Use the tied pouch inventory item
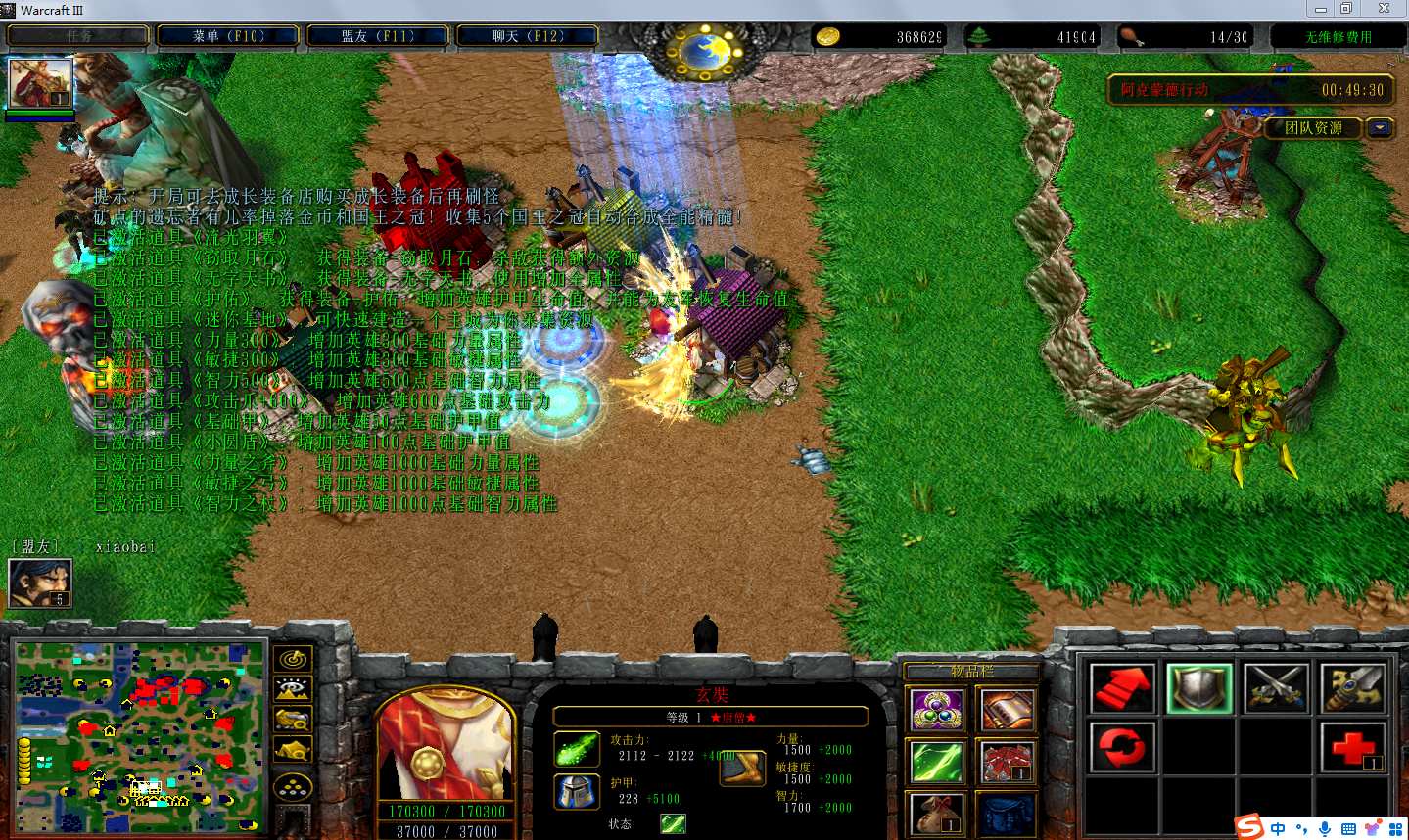Viewport: 1409px width, 840px height. pyautogui.click(x=937, y=814)
